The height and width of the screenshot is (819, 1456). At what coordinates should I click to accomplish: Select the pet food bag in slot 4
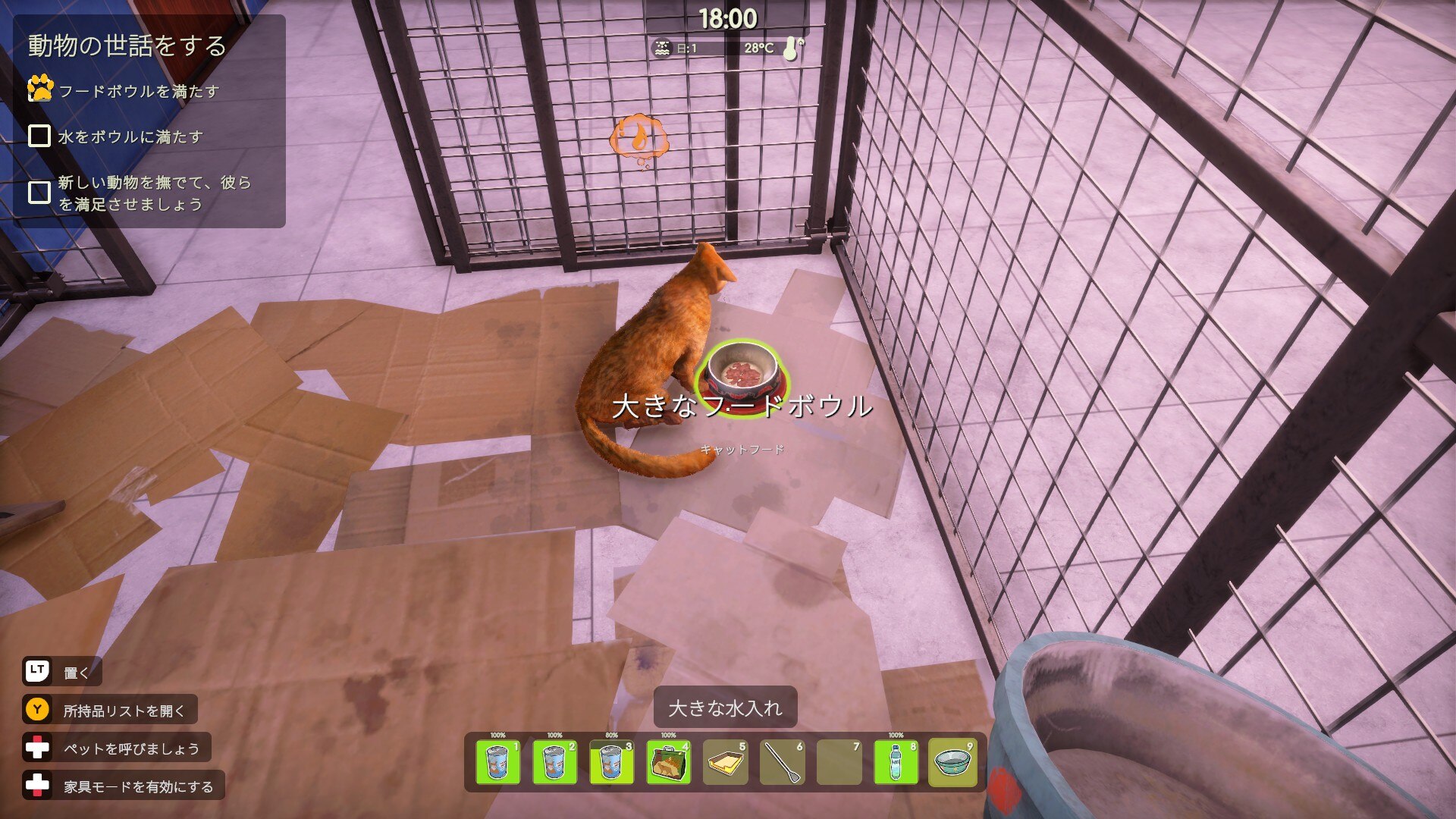point(668,762)
